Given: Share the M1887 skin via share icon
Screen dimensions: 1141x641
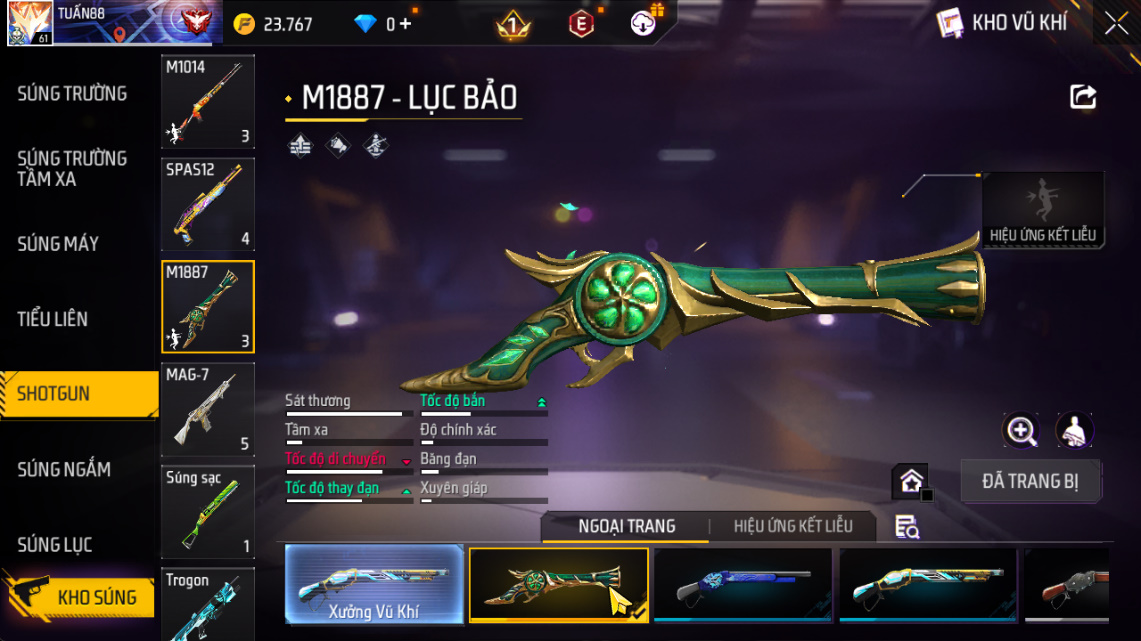Looking at the screenshot, I should pyautogui.click(x=1083, y=97).
